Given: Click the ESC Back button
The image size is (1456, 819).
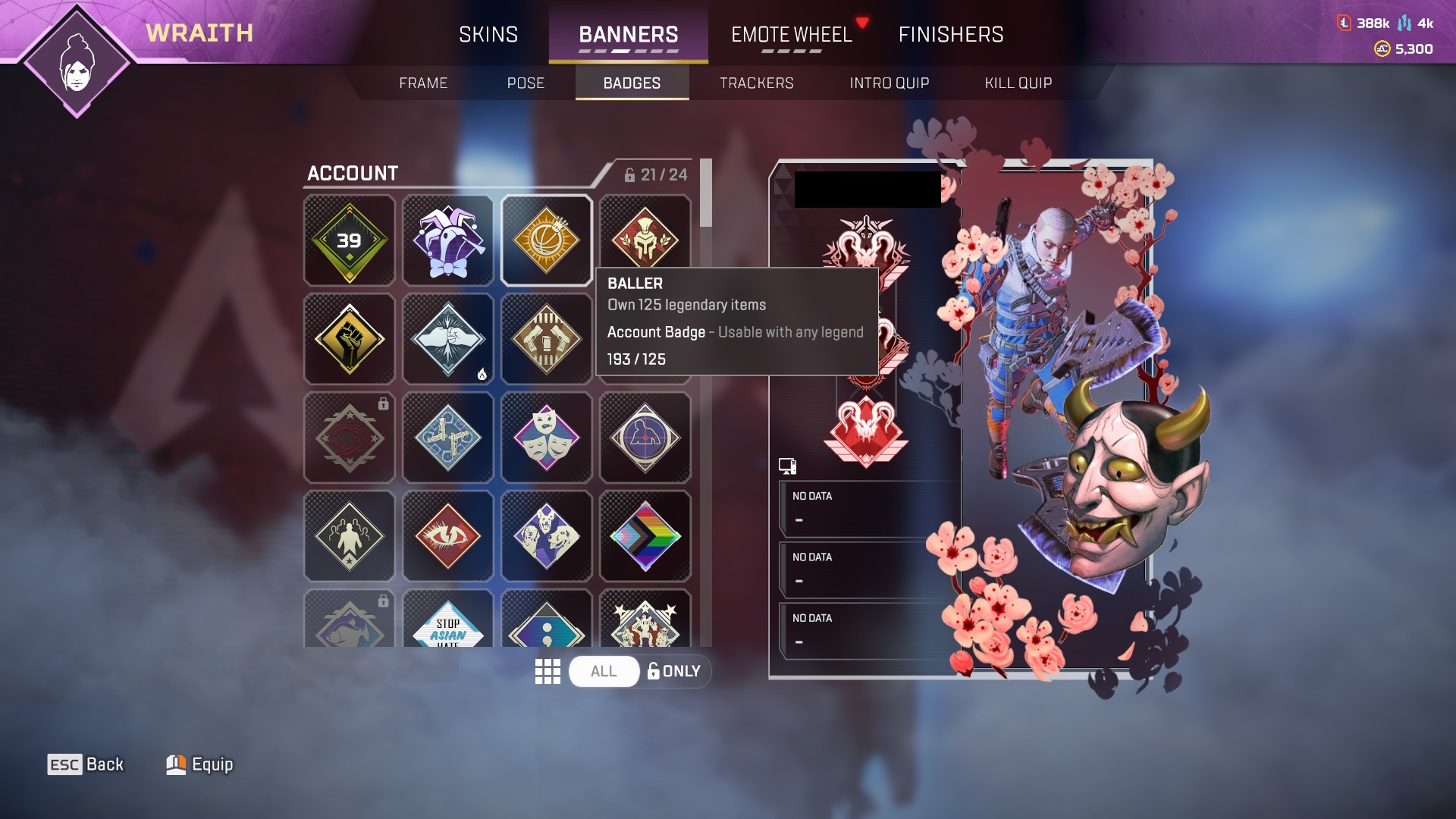Looking at the screenshot, I should pos(86,764).
